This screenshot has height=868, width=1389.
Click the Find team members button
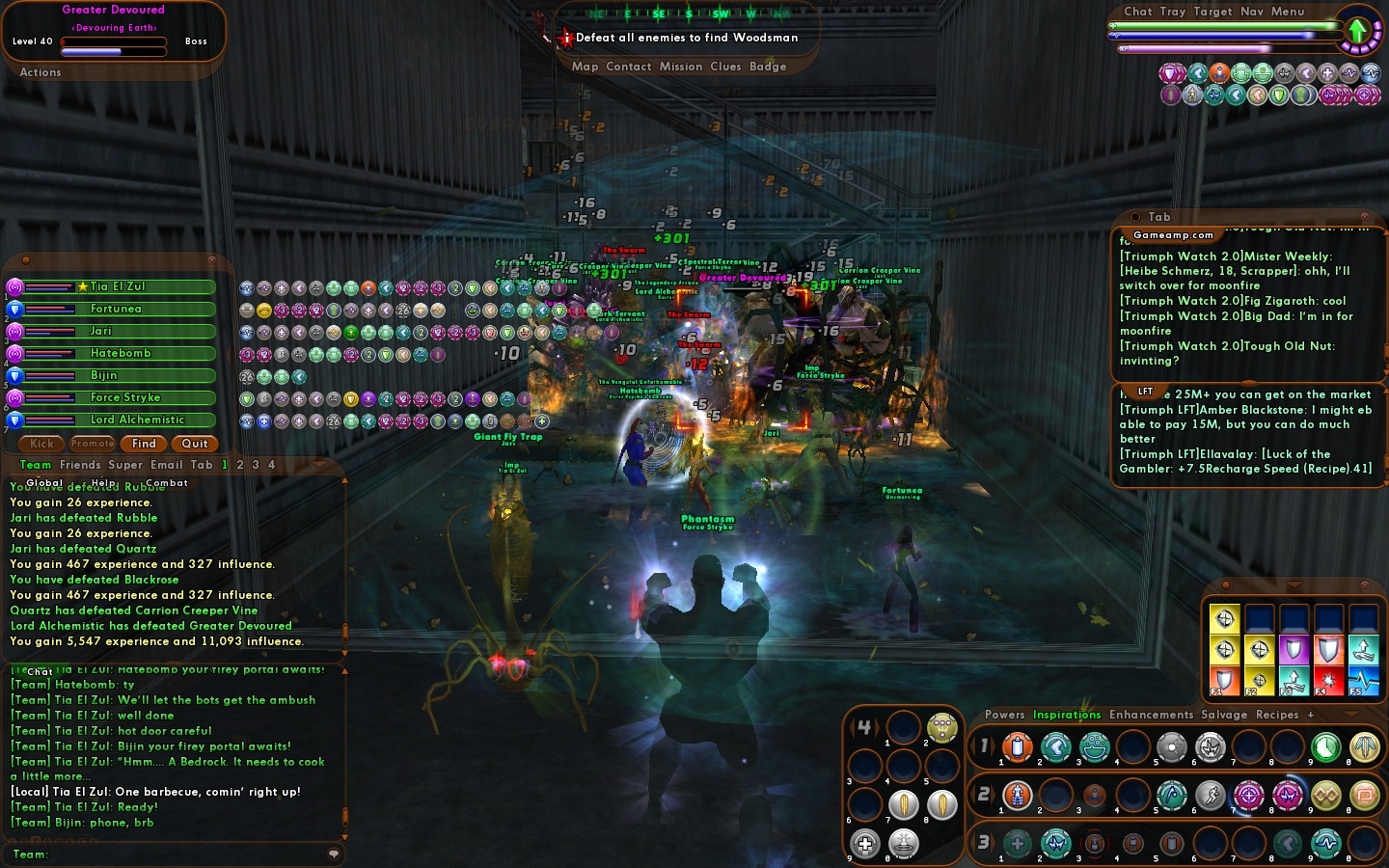coord(144,444)
